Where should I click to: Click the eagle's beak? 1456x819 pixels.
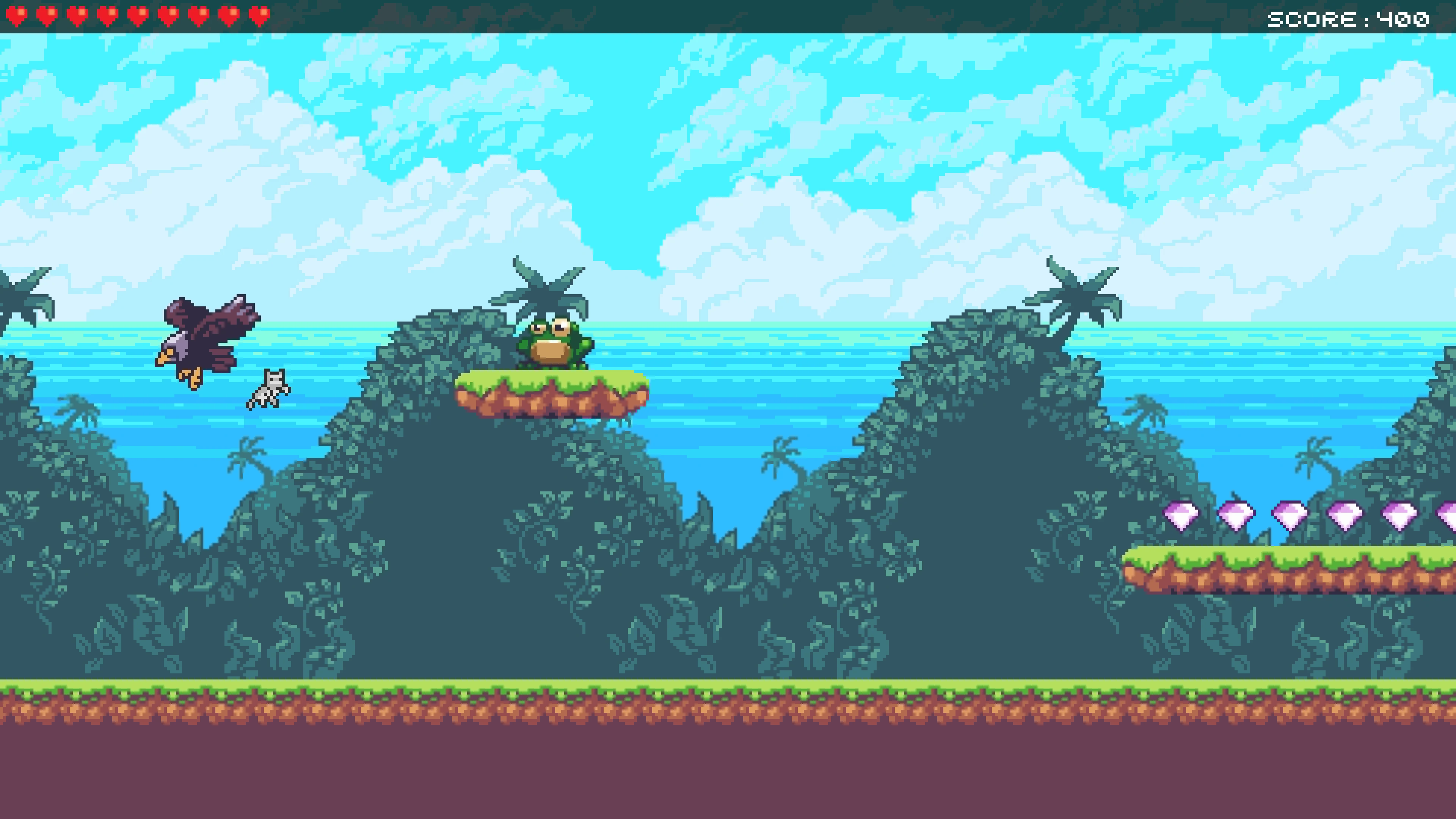(x=165, y=357)
